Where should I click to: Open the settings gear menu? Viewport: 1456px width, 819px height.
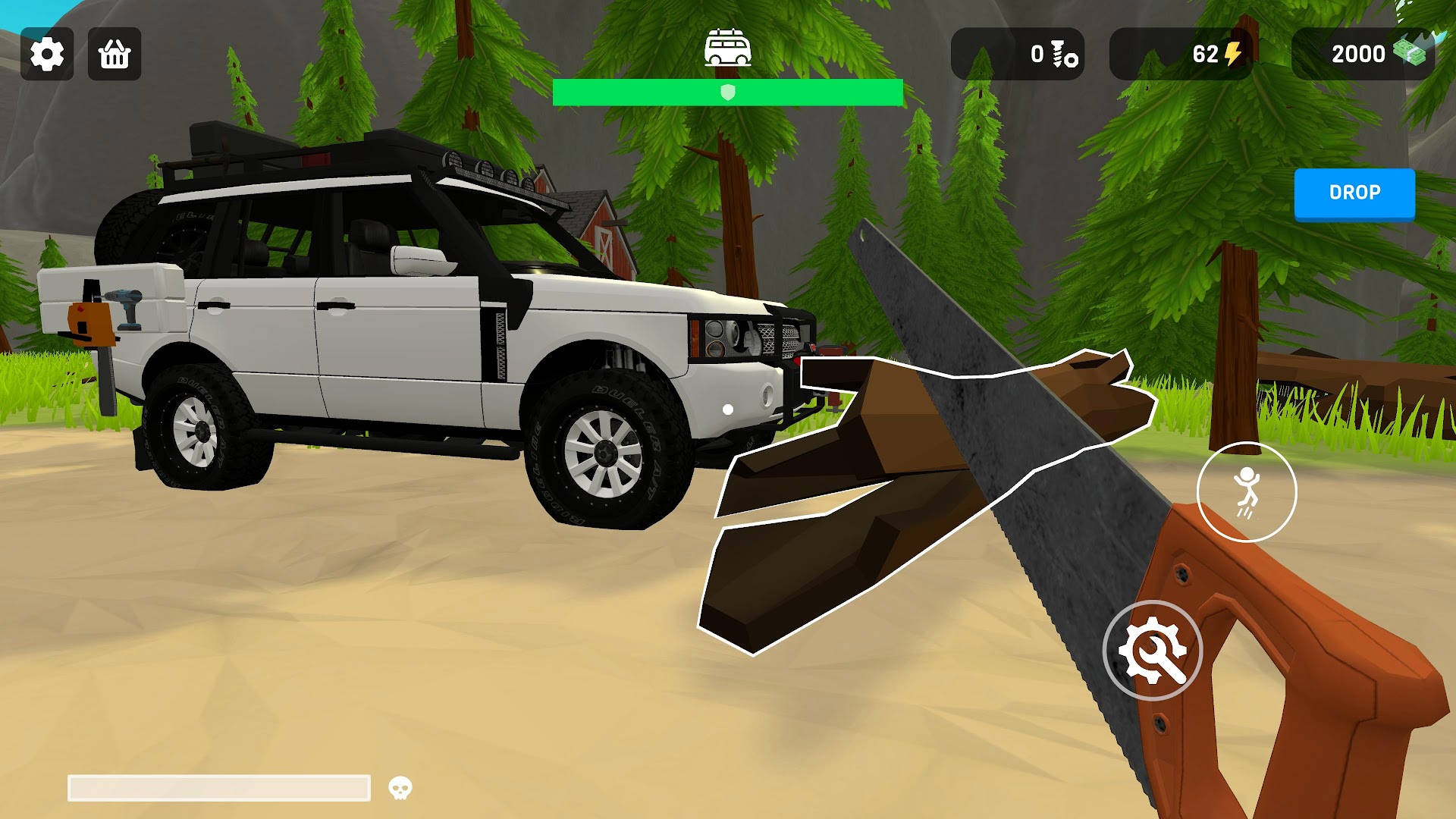[47, 54]
